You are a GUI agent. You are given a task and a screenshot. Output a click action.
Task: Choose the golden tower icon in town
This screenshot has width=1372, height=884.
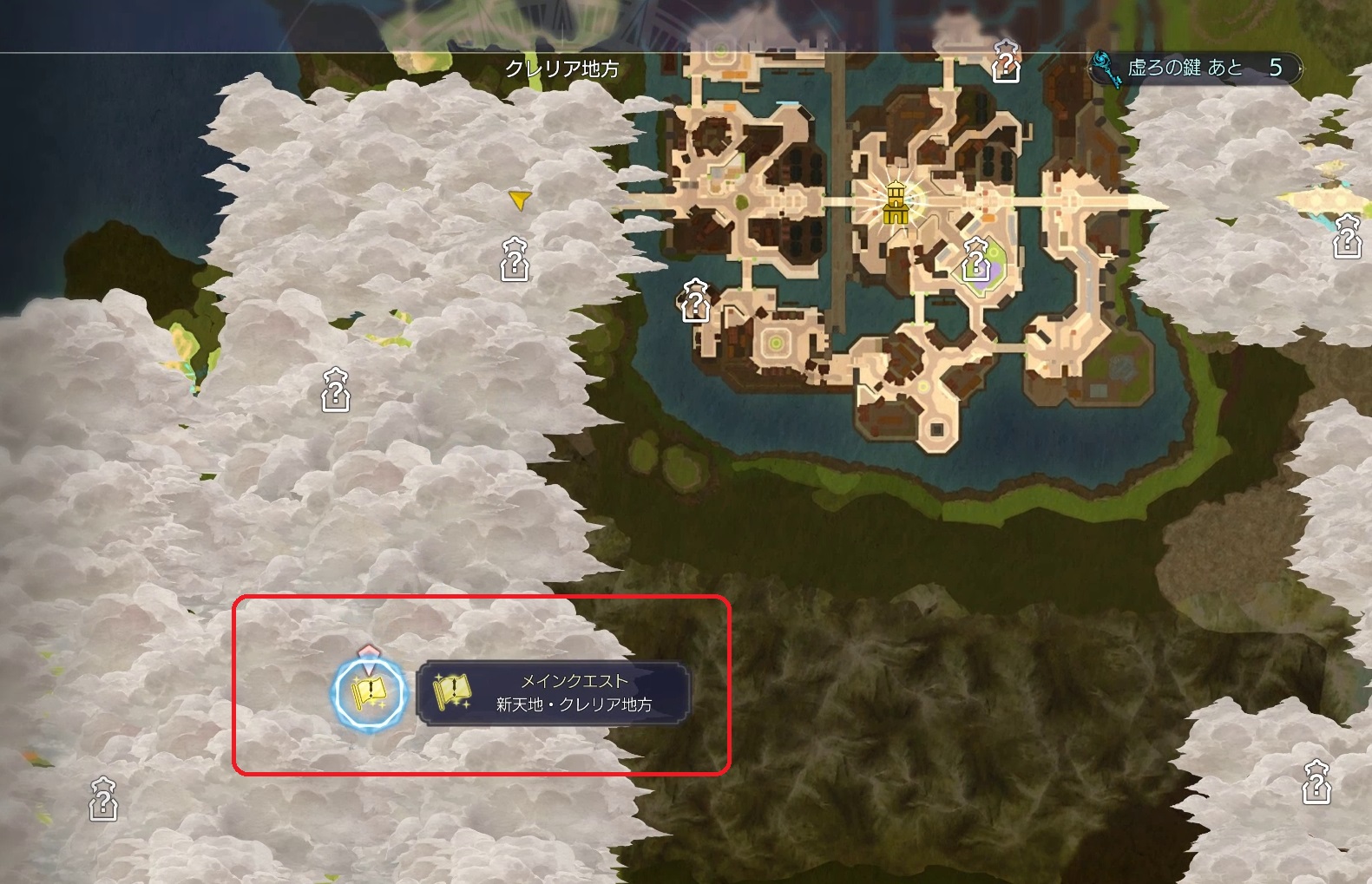895,204
